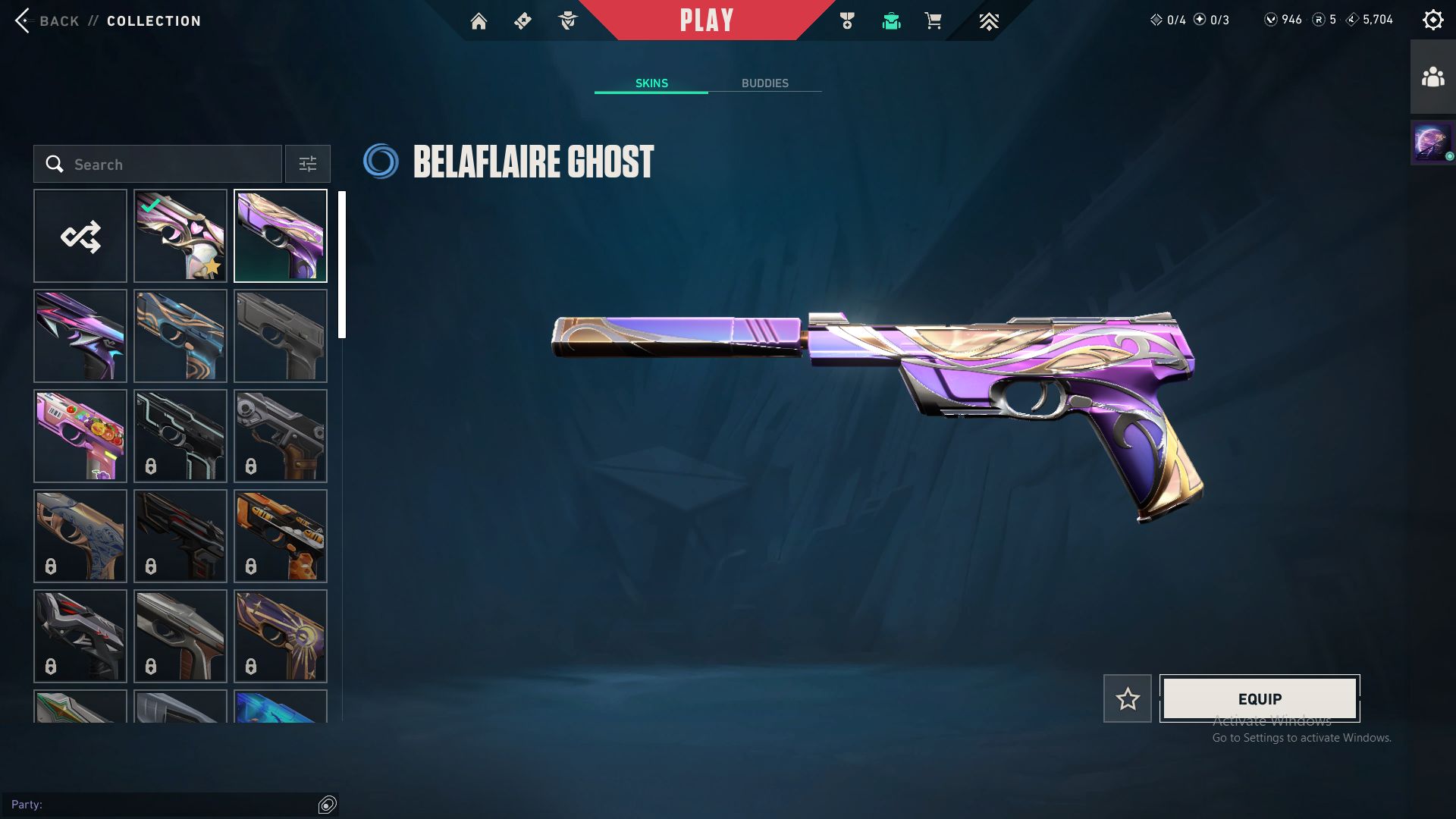The height and width of the screenshot is (819, 1456).
Task: Open the skin filter options
Action: click(x=307, y=164)
